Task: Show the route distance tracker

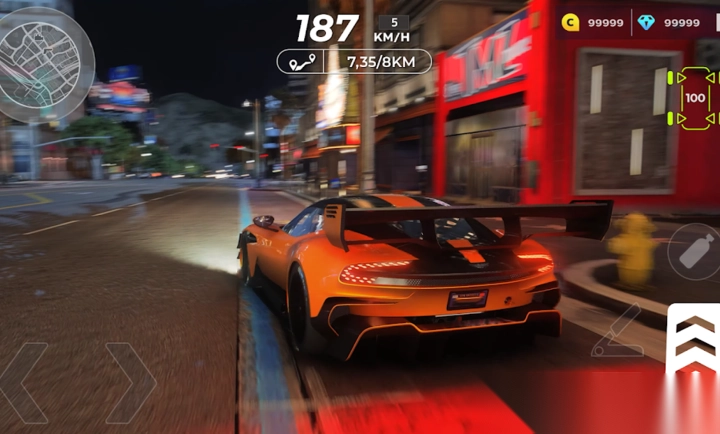Action: (x=354, y=62)
